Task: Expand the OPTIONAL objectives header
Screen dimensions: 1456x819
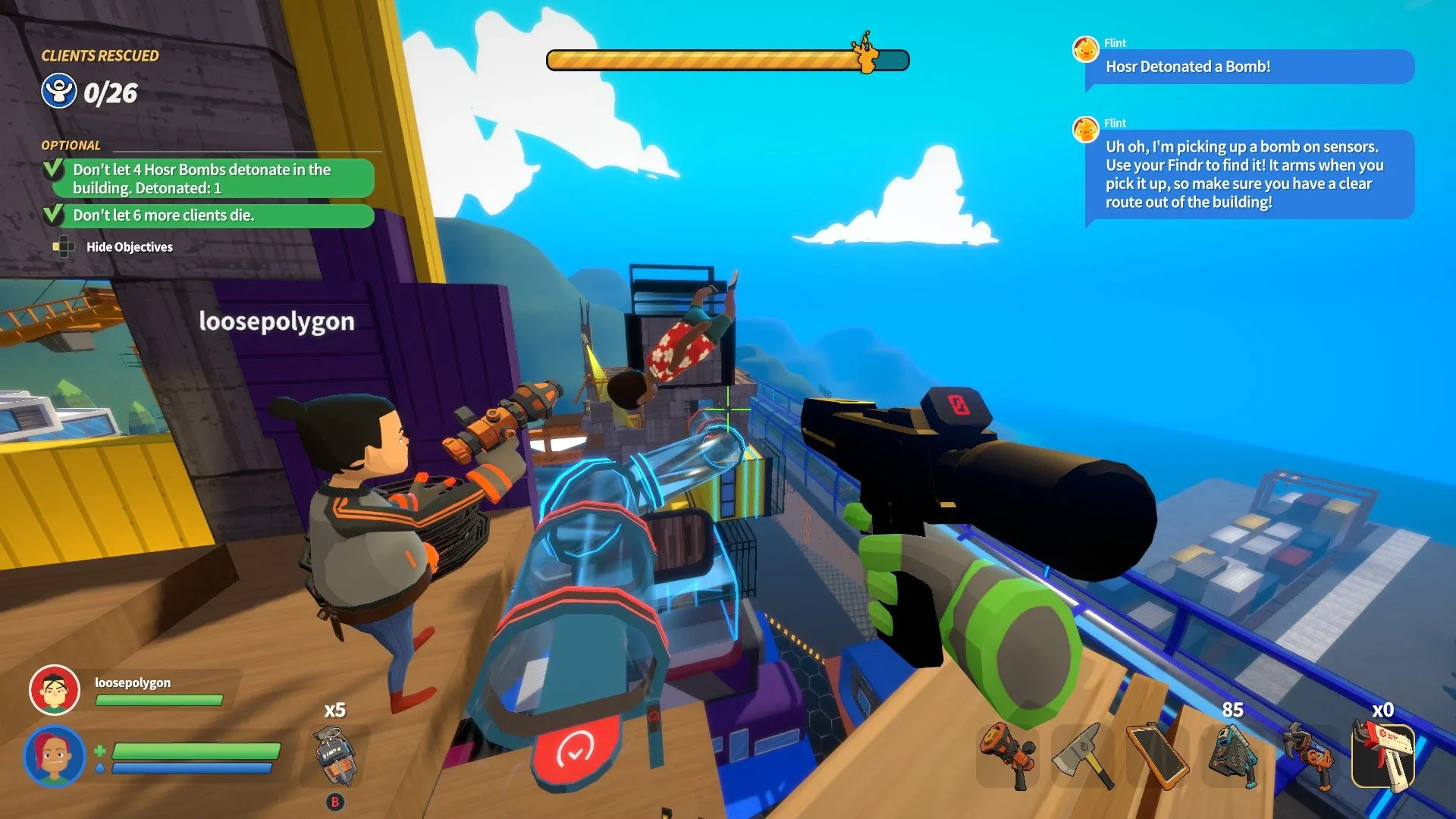Action: click(72, 145)
